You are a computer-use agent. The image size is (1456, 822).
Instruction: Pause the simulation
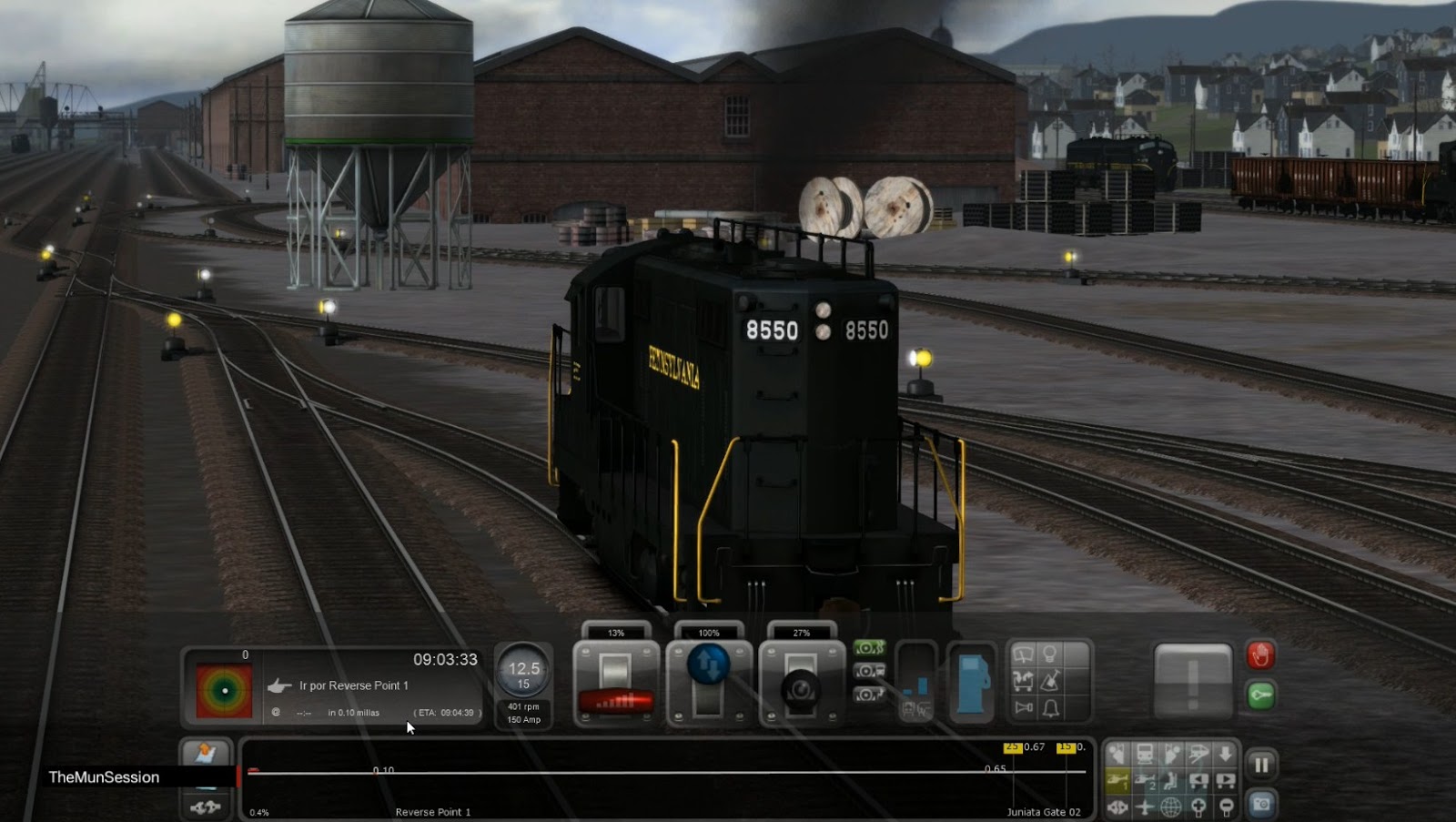pyautogui.click(x=1261, y=765)
